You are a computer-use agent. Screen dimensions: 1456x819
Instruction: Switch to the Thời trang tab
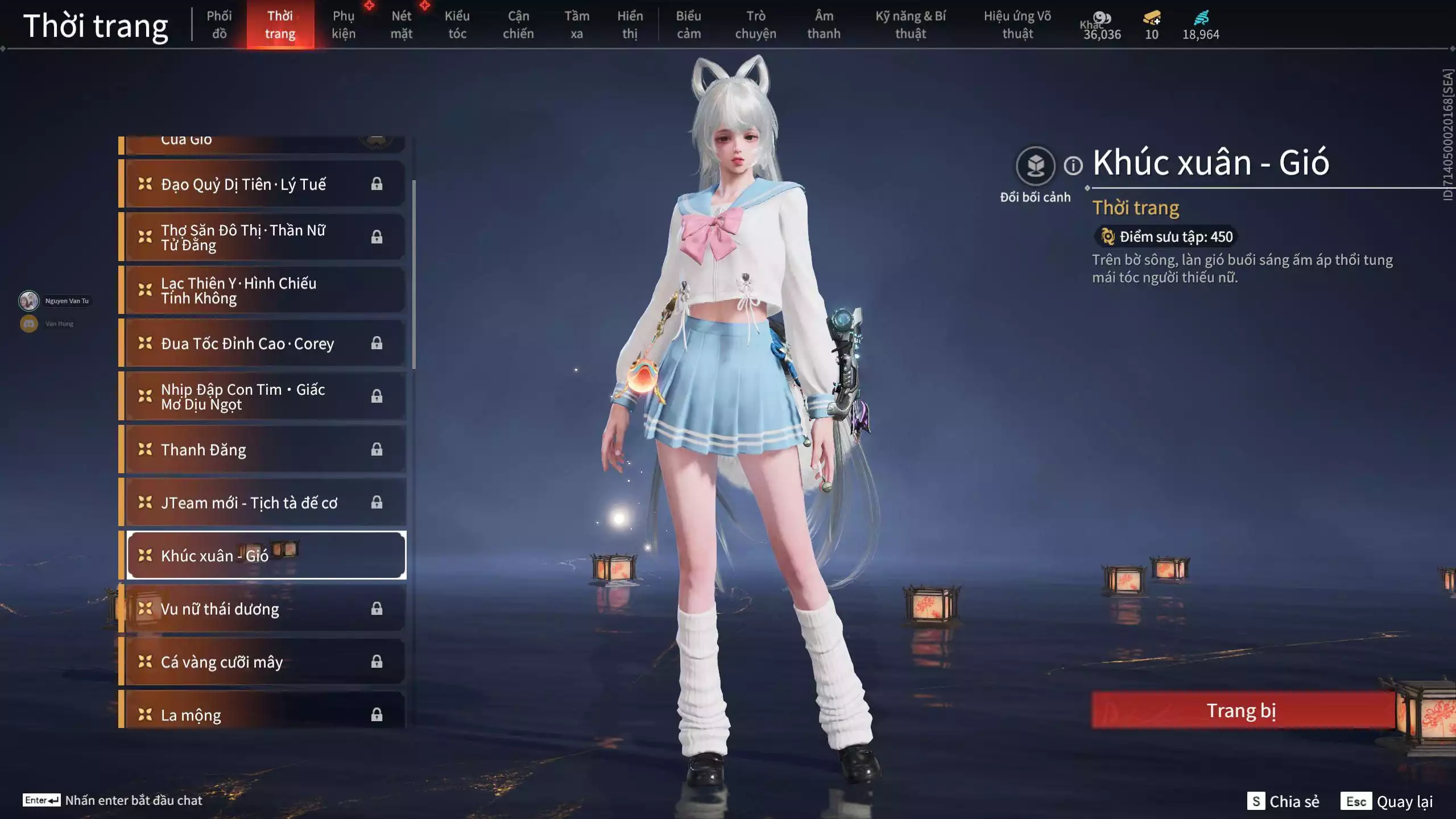[281, 25]
